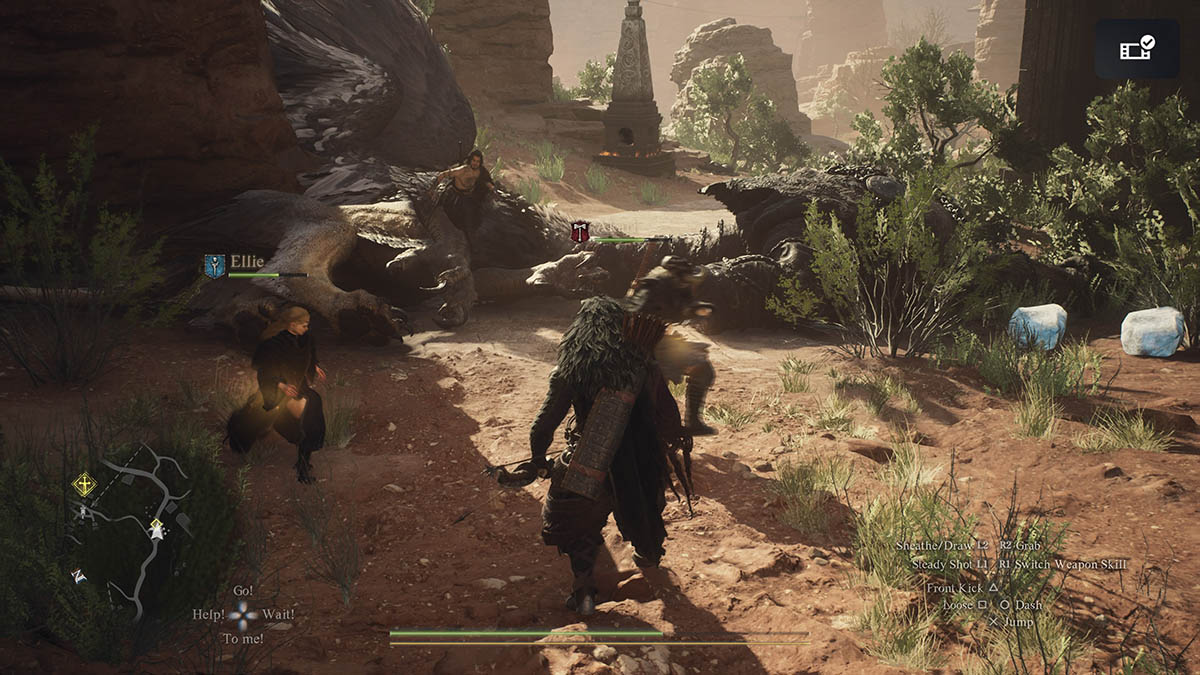1200x675 pixels.
Task: Click the red shield pawn marker icon
Action: point(580,232)
